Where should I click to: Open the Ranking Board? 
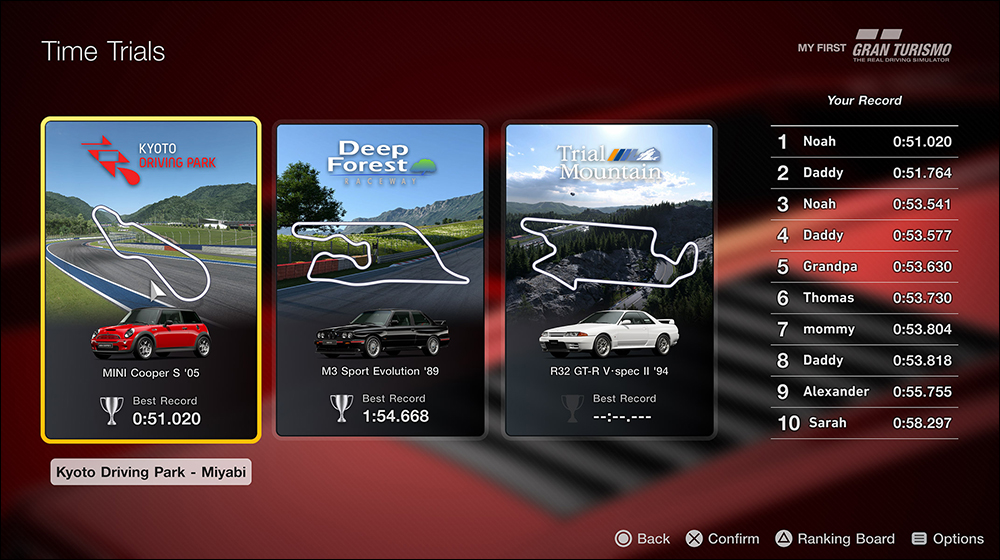(835, 539)
